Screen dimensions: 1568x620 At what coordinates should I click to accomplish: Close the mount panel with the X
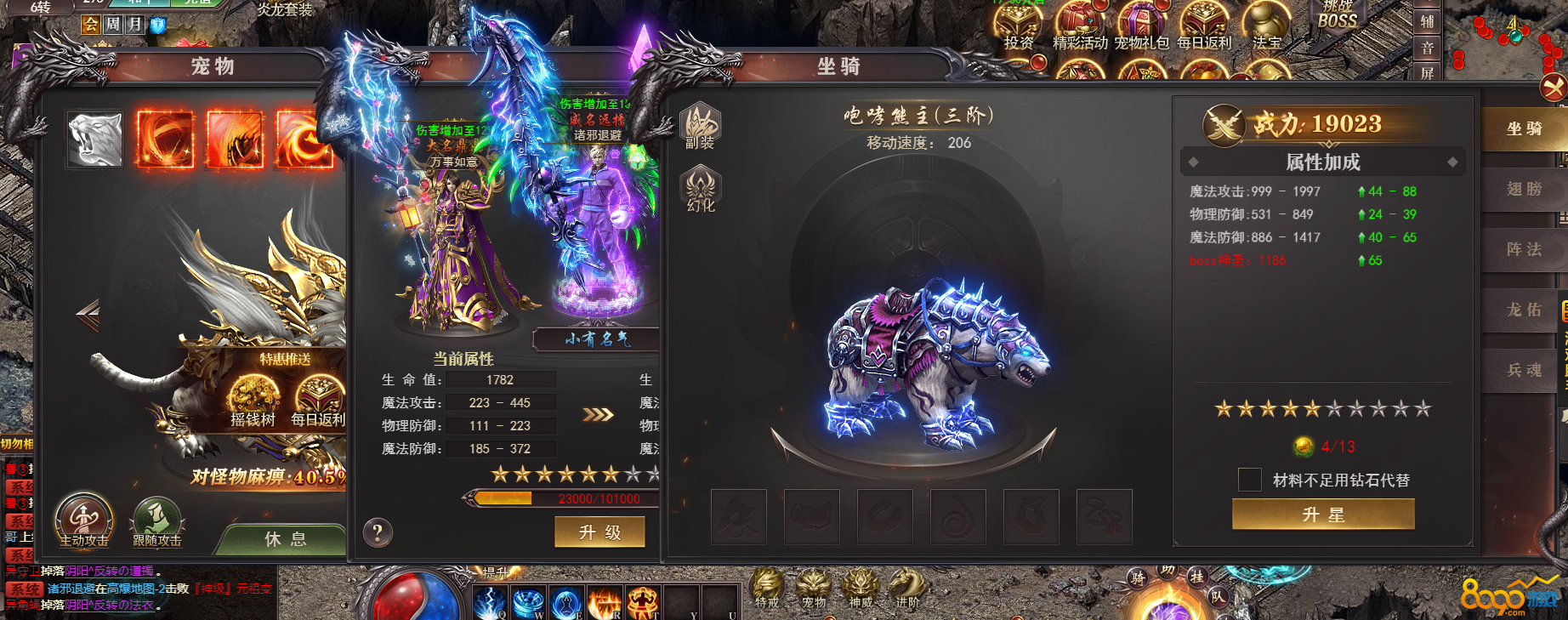pyautogui.click(x=1554, y=87)
